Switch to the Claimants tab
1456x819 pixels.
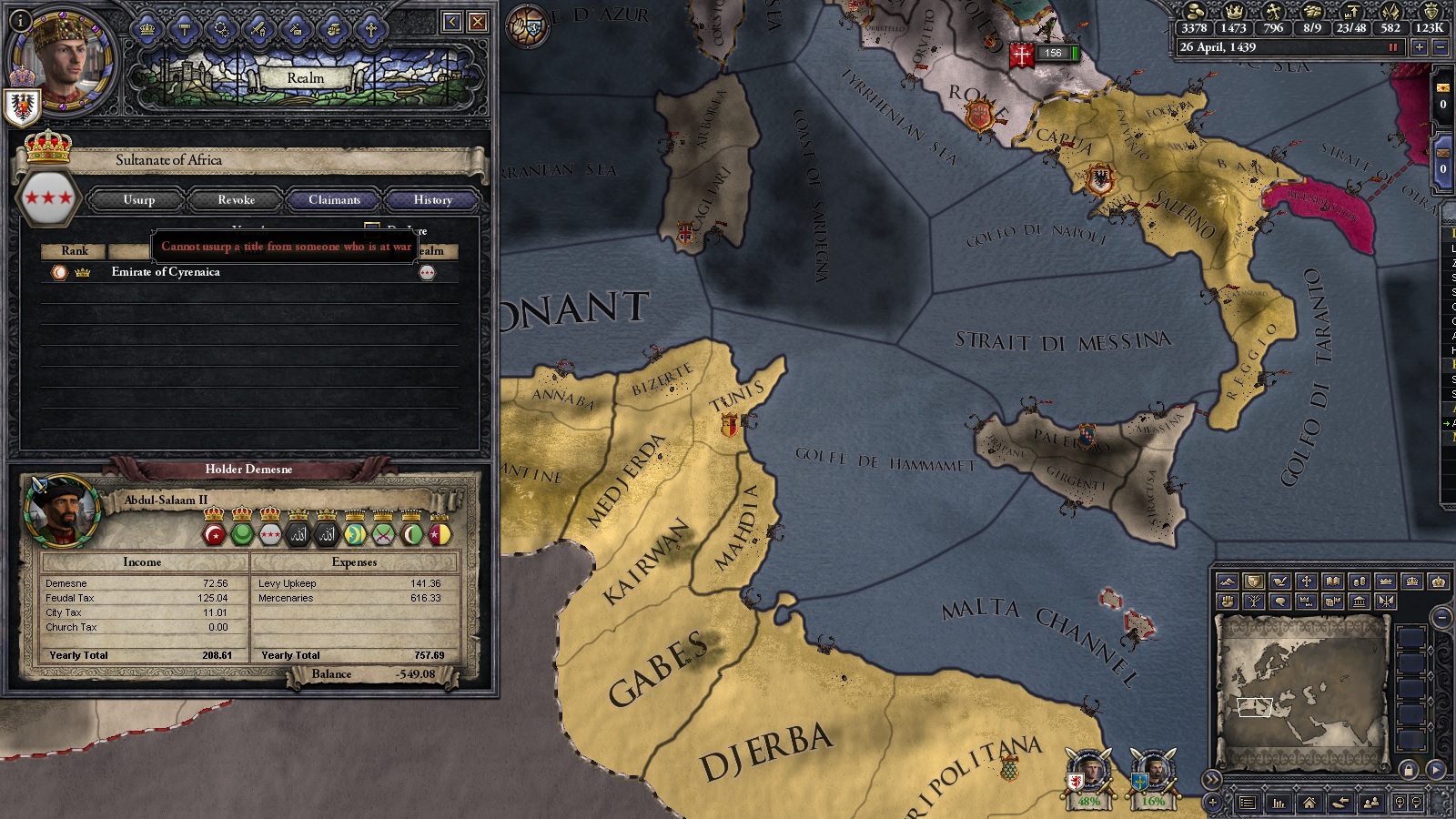tap(334, 199)
